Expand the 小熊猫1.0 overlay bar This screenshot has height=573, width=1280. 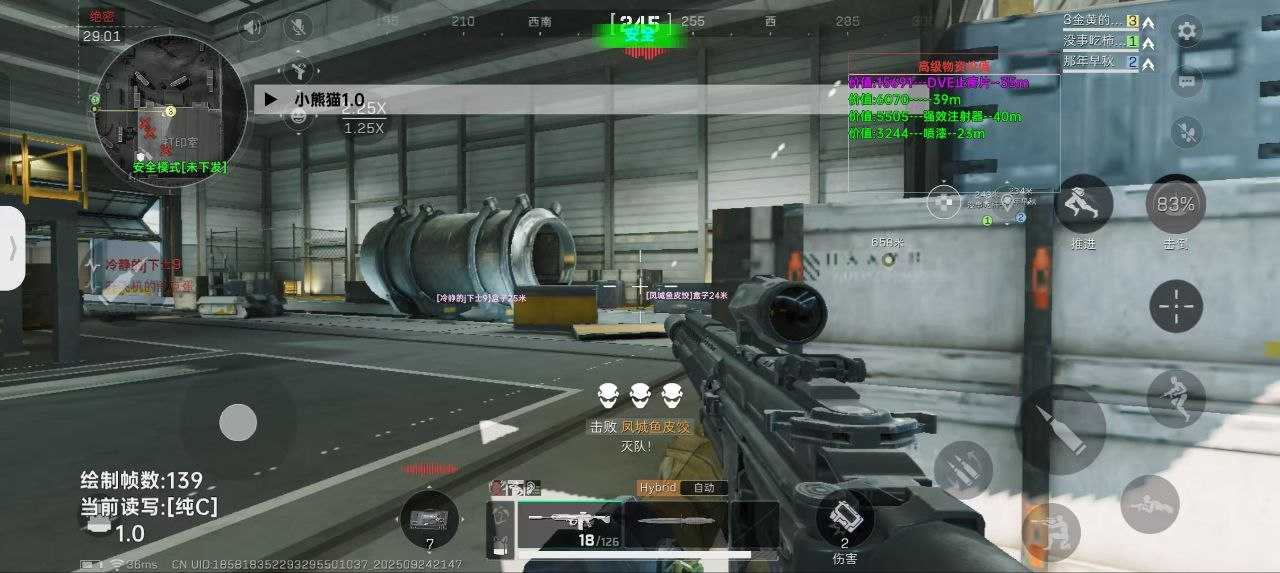tap(271, 100)
